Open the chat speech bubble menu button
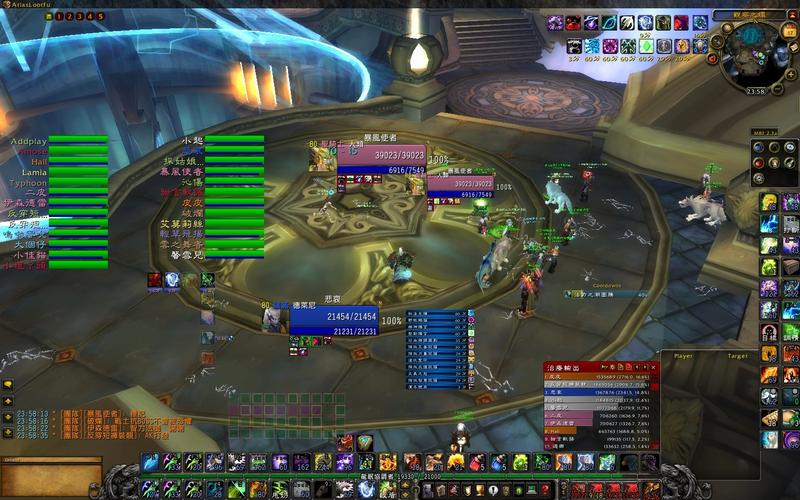800x500 pixels. 8,383
